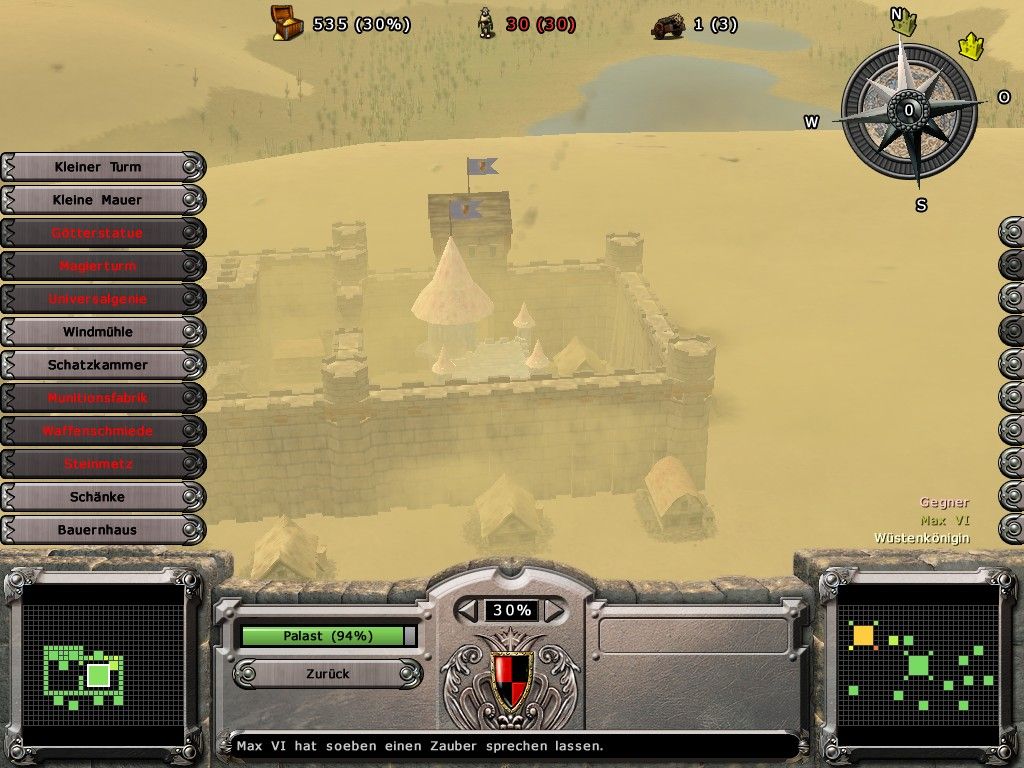Decrease the tax rate with left arrow
Viewport: 1024px width, 768px height.
(x=468, y=610)
